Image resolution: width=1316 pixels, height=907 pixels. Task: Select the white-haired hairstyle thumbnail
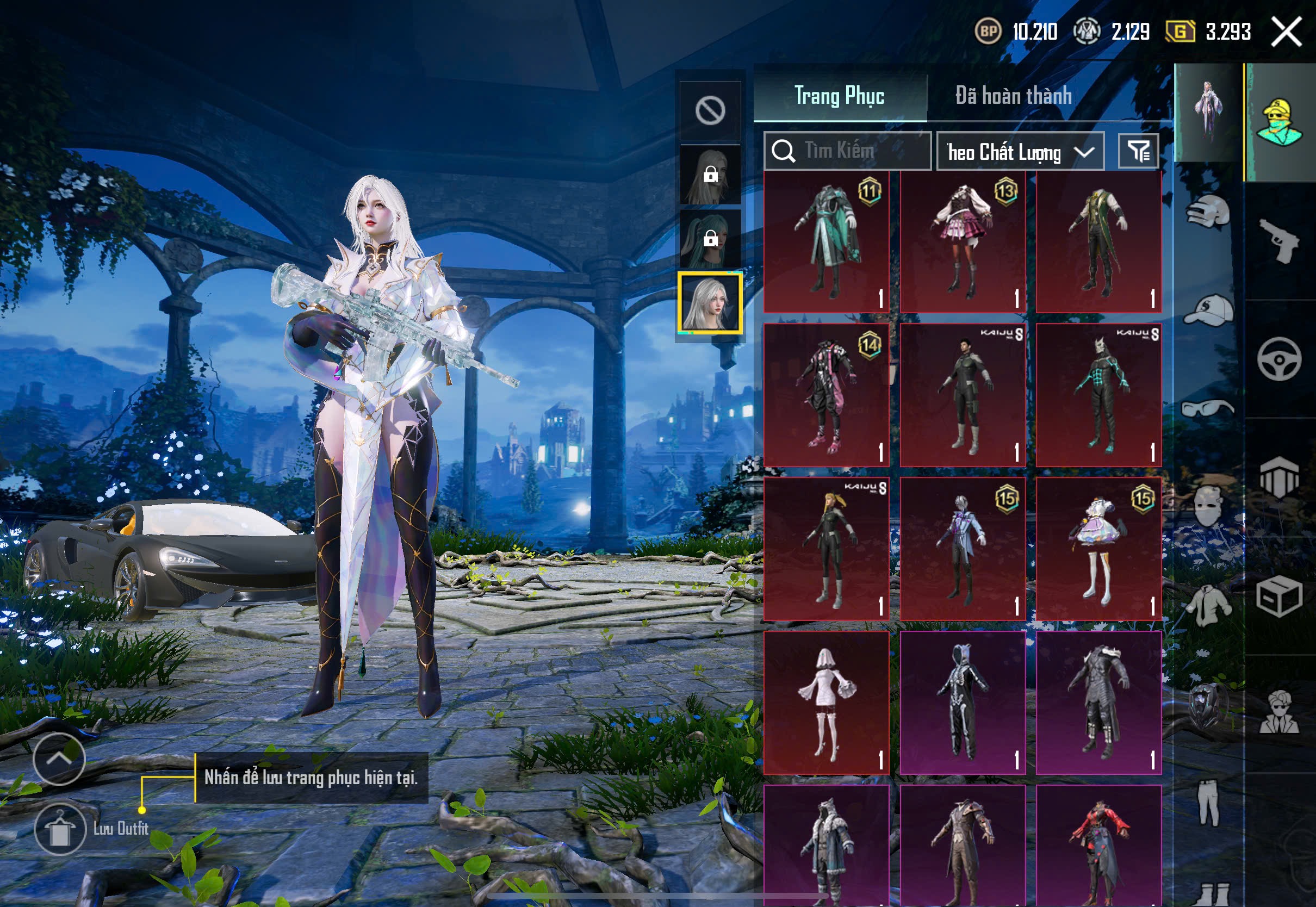[x=710, y=303]
